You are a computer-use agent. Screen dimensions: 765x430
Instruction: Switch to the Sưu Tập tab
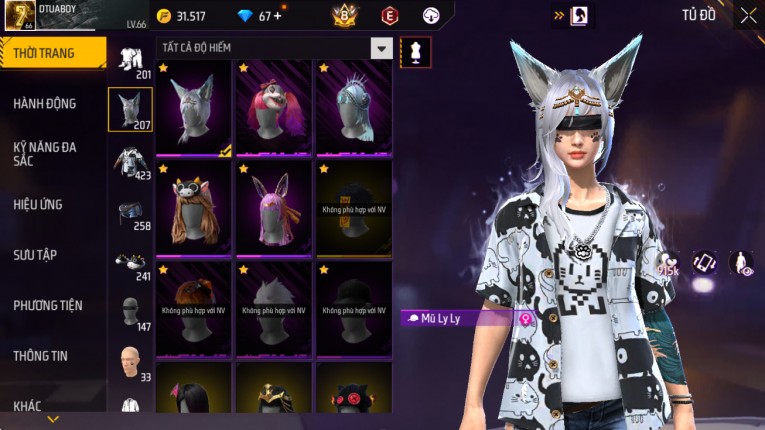[36, 255]
